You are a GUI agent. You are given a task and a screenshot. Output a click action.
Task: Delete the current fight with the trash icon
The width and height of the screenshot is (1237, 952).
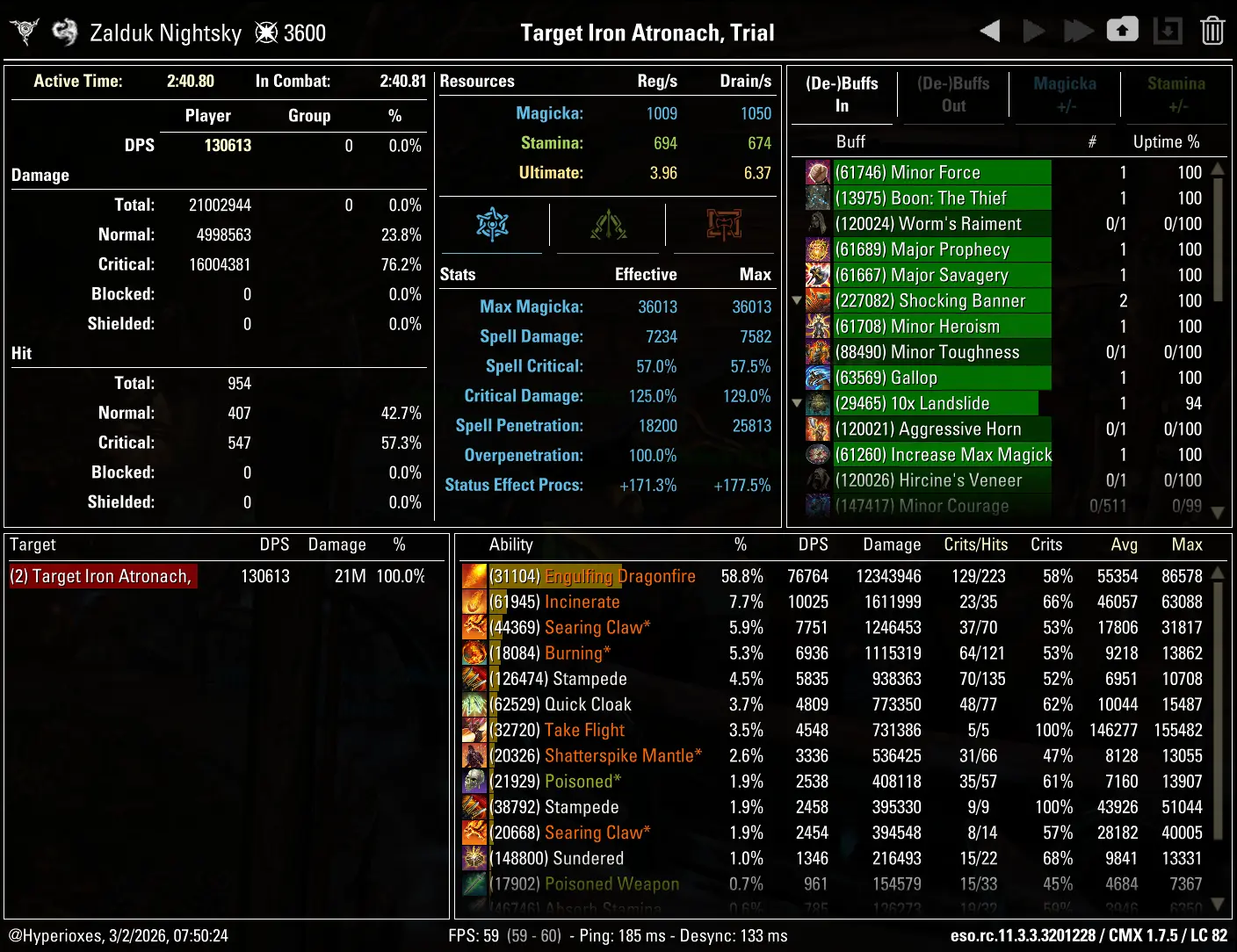(1212, 30)
